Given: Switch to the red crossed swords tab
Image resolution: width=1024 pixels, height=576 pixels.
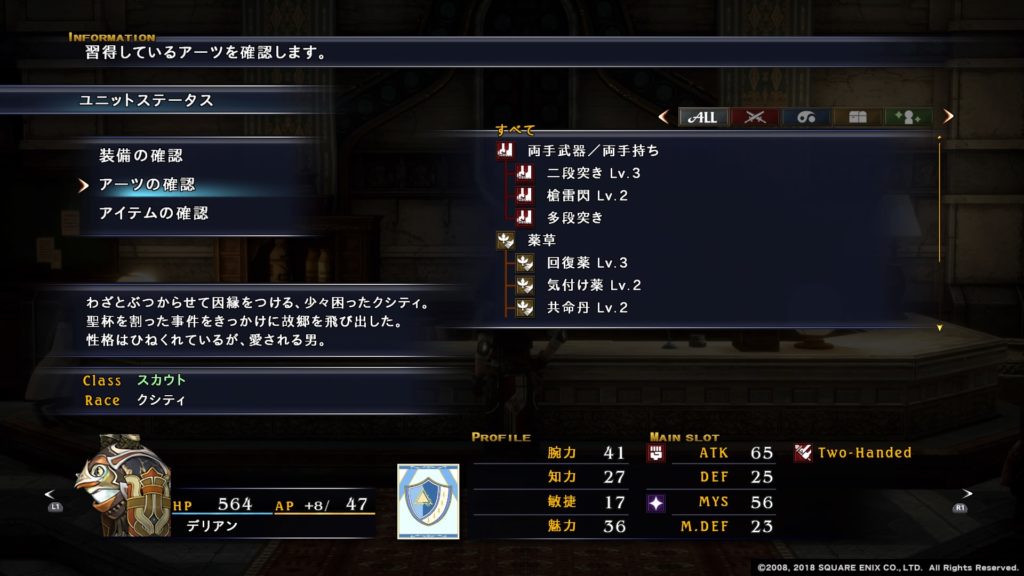Looking at the screenshot, I should (x=755, y=117).
